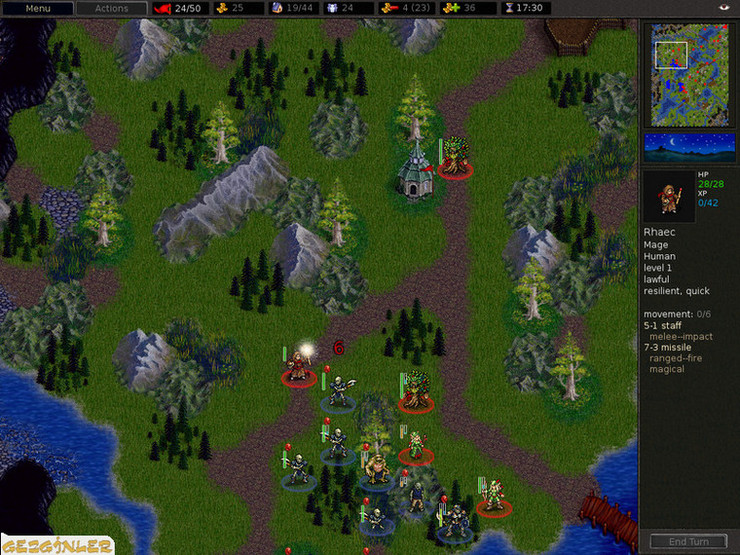Open the Actions menu
Image resolution: width=740 pixels, height=555 pixels.
[x=111, y=8]
